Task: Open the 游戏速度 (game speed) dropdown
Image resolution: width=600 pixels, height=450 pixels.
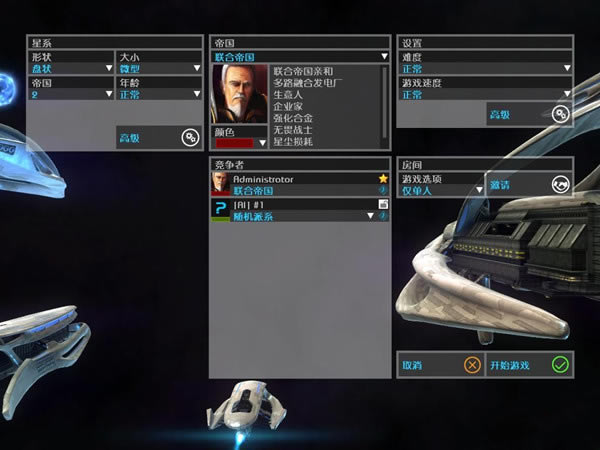Action: (485, 94)
